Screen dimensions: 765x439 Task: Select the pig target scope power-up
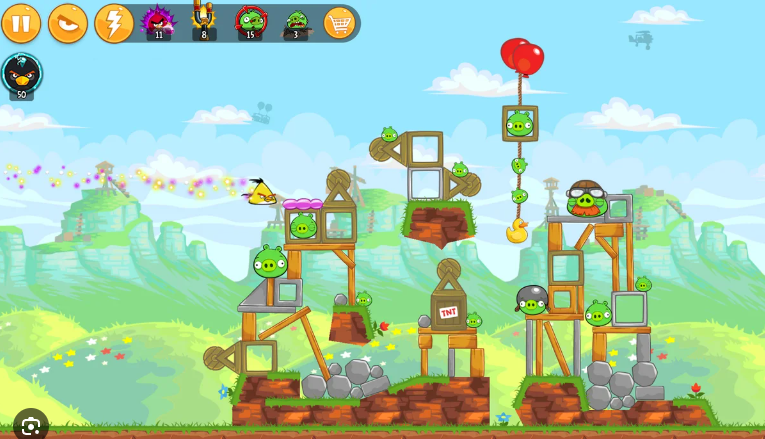[250, 20]
